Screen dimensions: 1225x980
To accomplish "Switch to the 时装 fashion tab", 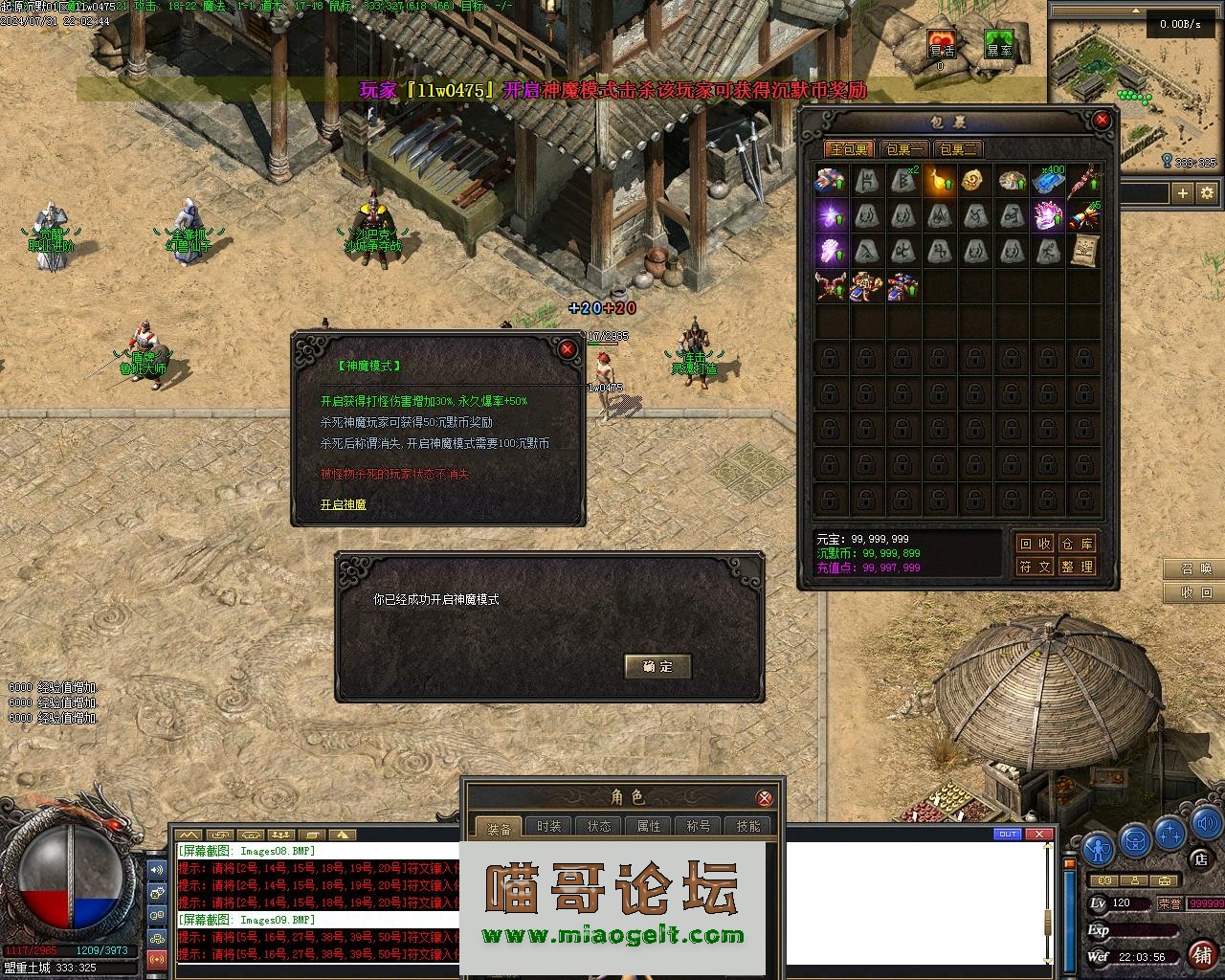I will (549, 827).
